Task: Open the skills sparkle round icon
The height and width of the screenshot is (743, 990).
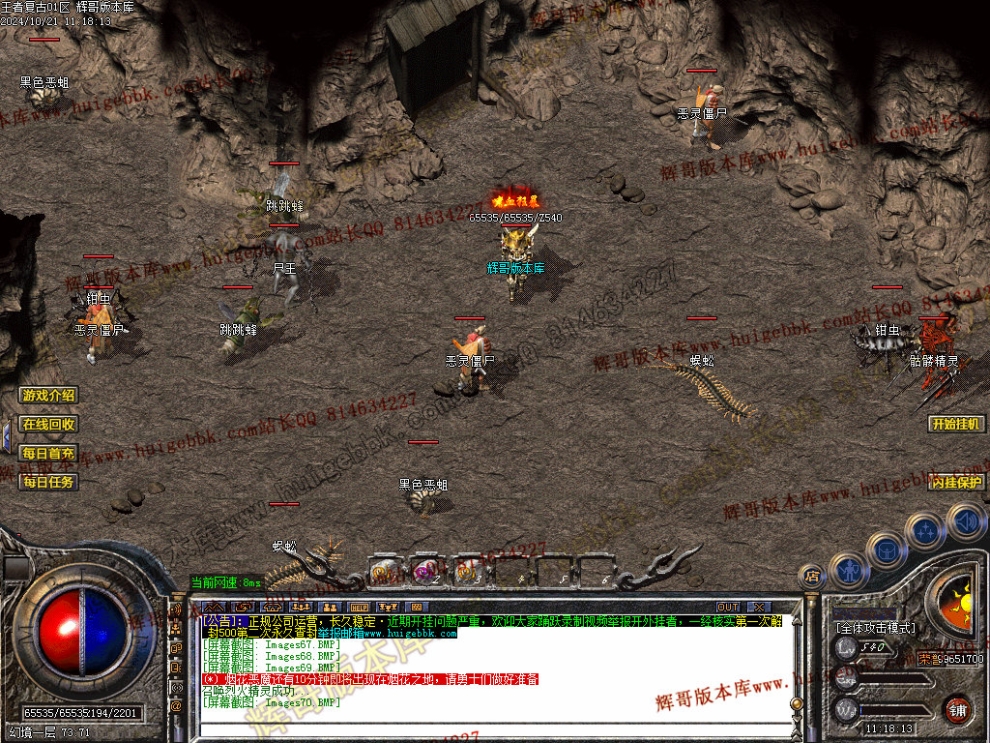Action: tap(925, 530)
